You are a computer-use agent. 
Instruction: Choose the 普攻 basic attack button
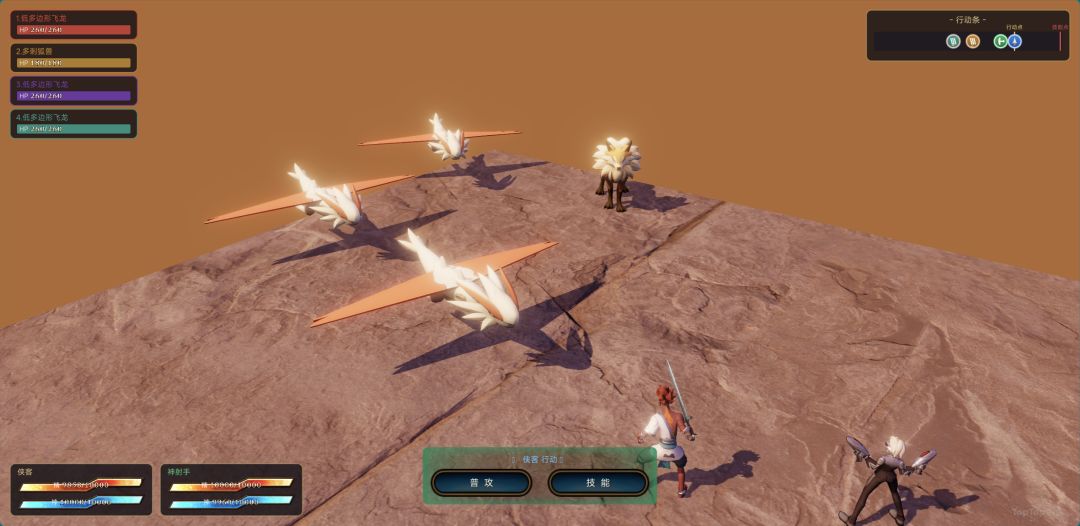coord(481,483)
